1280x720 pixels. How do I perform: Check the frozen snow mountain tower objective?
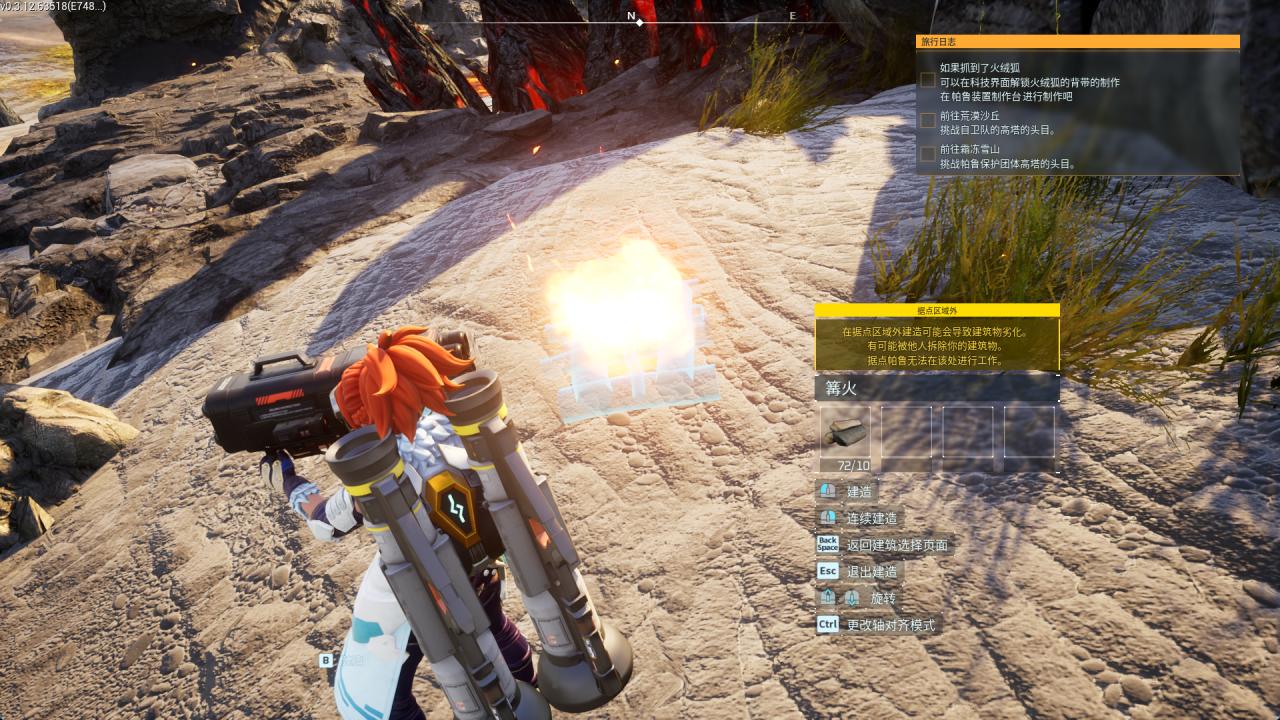coord(928,154)
